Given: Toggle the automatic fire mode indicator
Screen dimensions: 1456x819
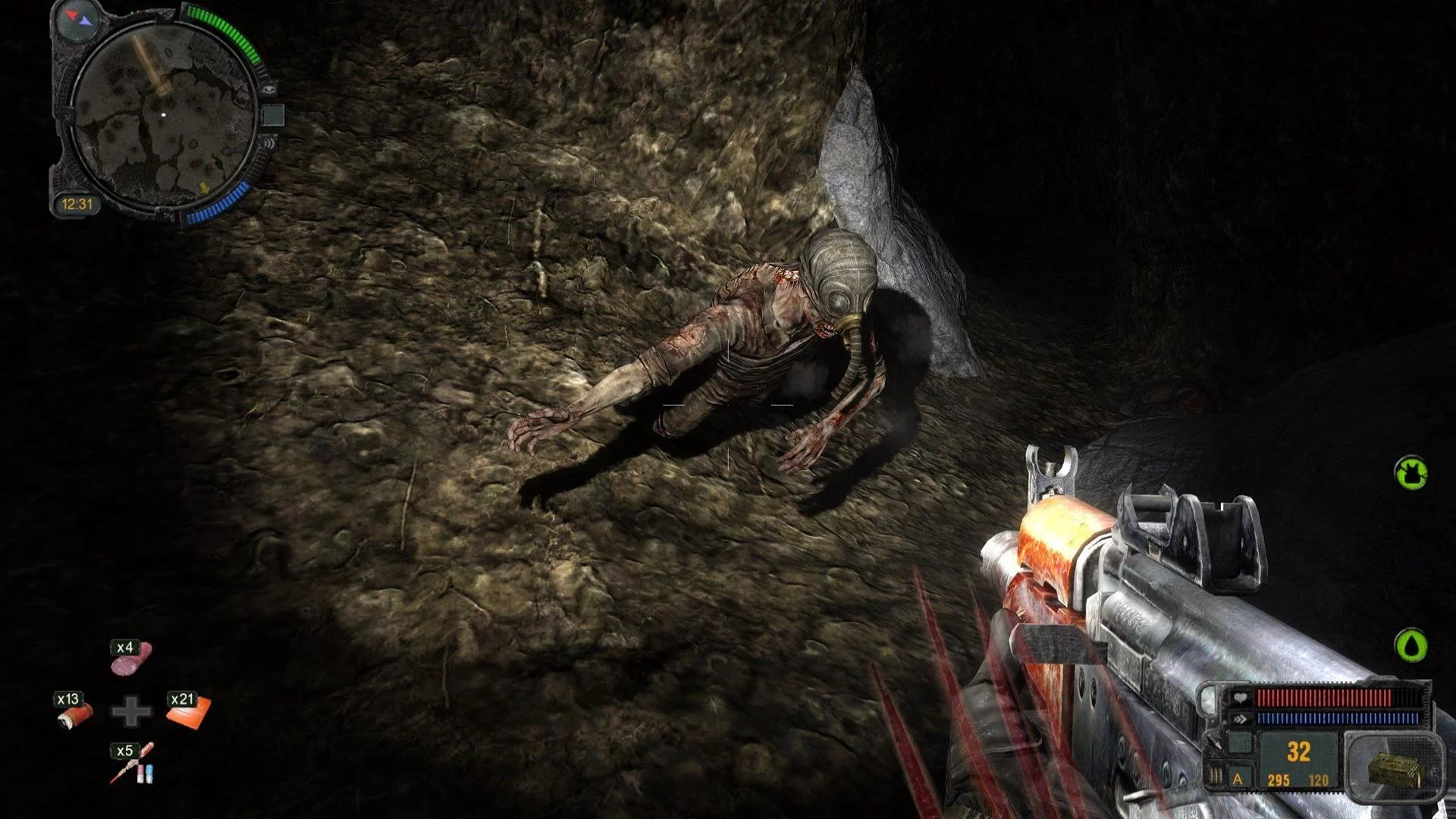Looking at the screenshot, I should pyautogui.click(x=1238, y=779).
